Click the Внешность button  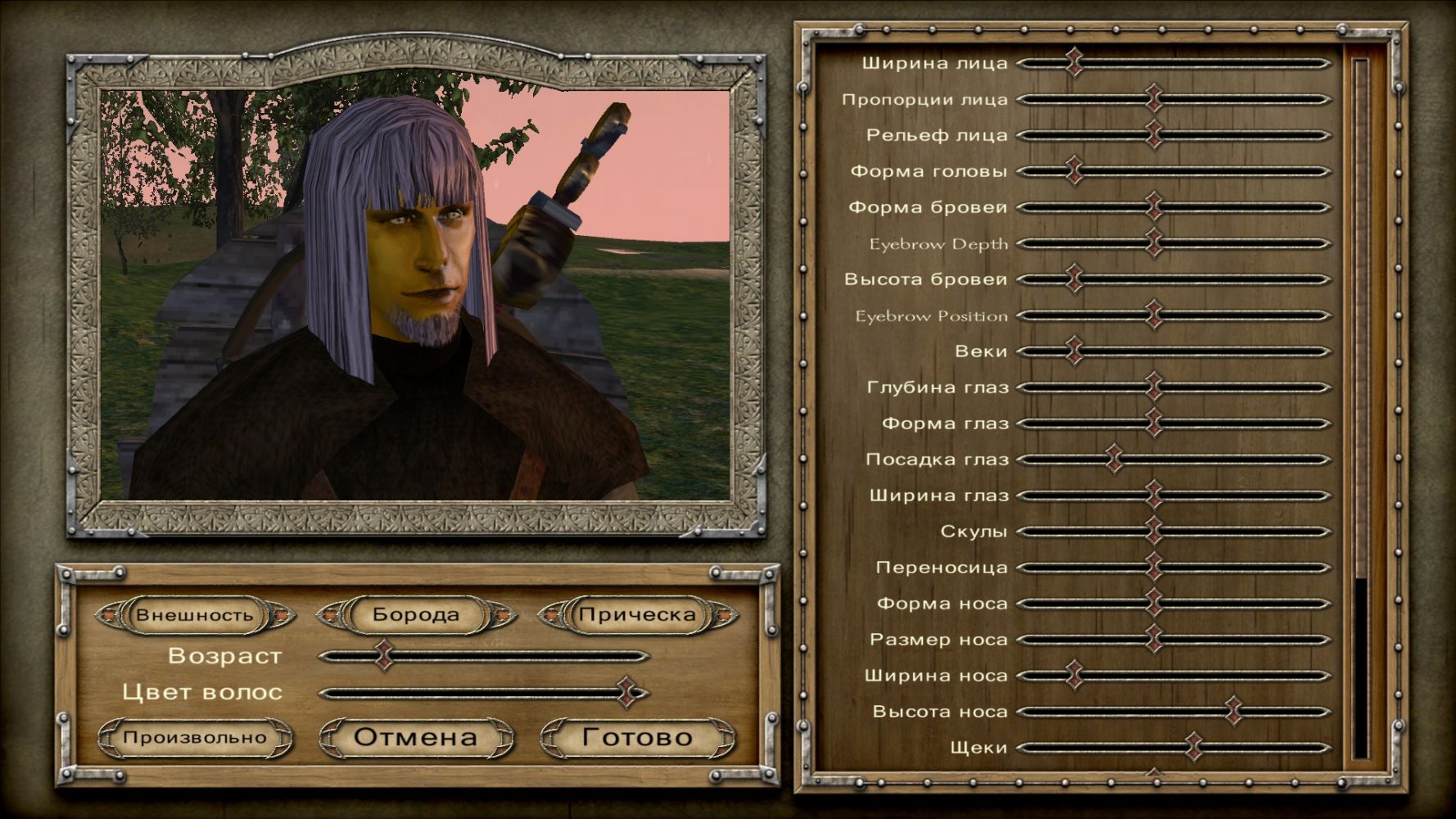(x=195, y=615)
